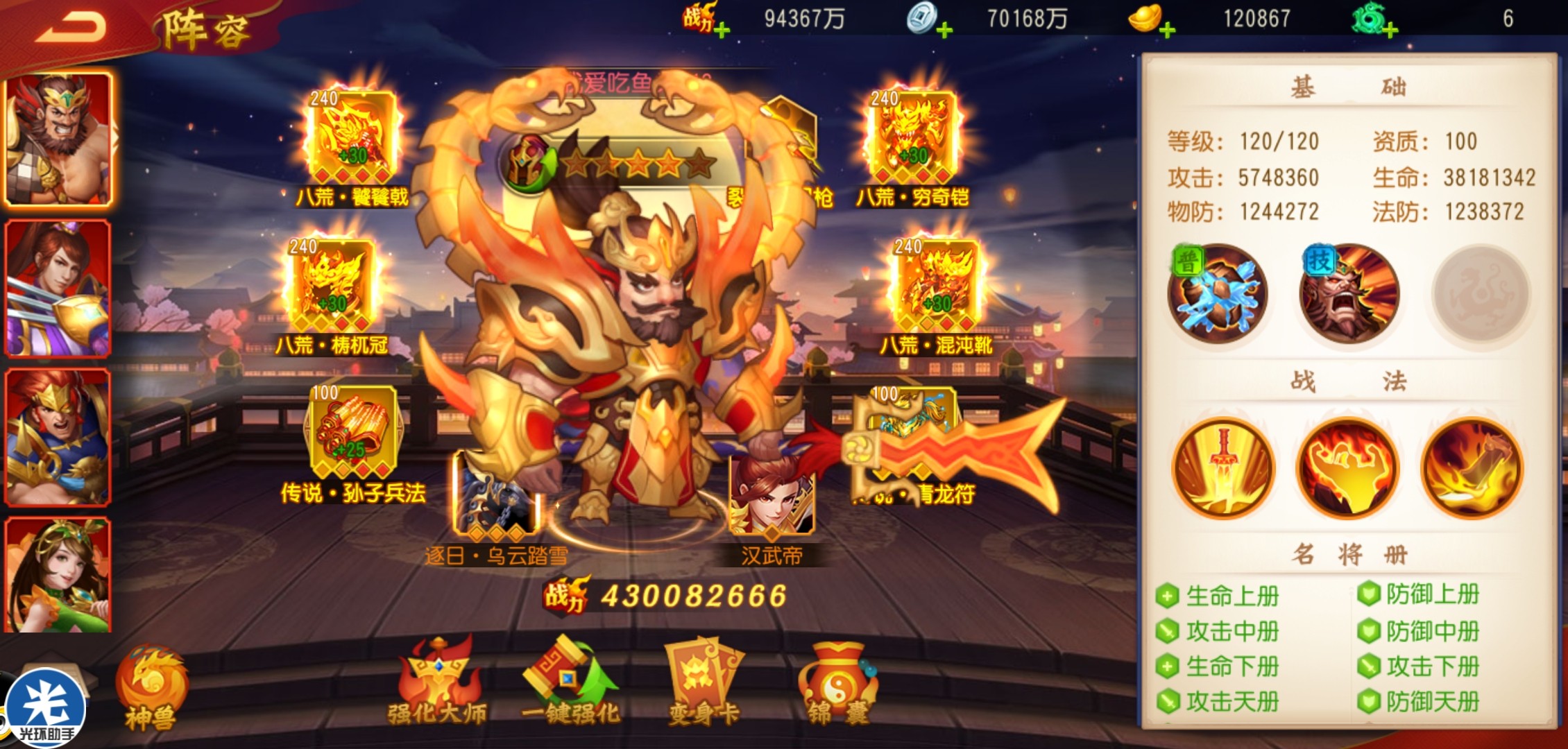Screen dimensions: 1568x749
Task: Select the green-dressed lady hero portrait
Action: pyautogui.click(x=58, y=576)
